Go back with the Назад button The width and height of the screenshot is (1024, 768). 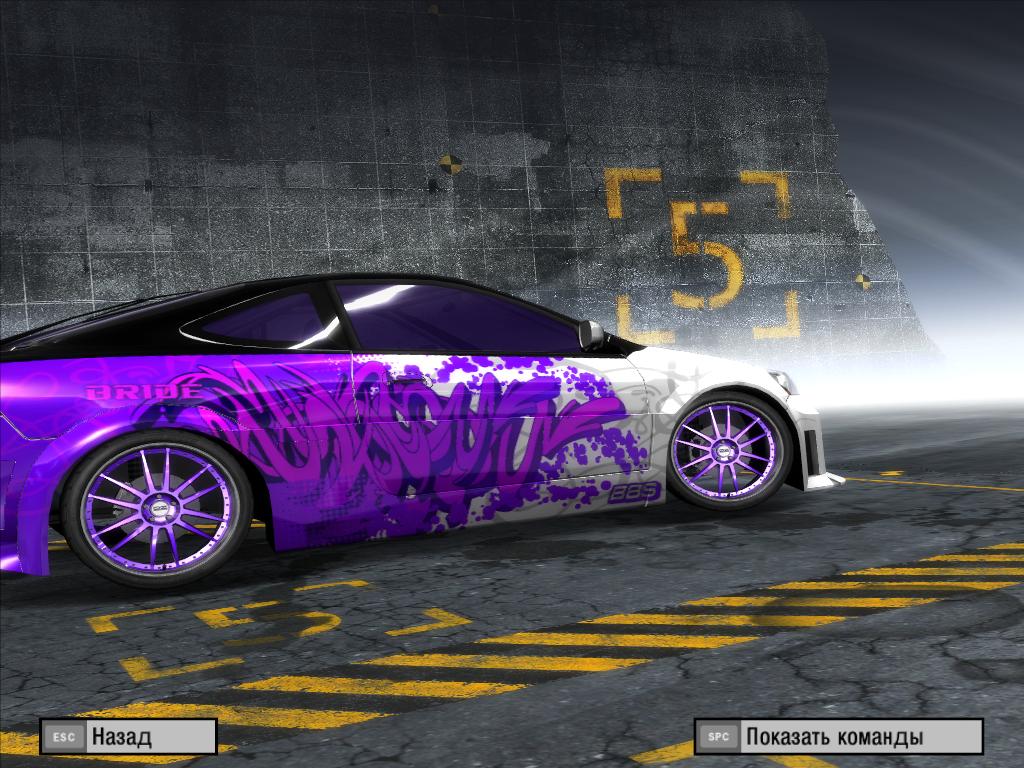[128, 737]
